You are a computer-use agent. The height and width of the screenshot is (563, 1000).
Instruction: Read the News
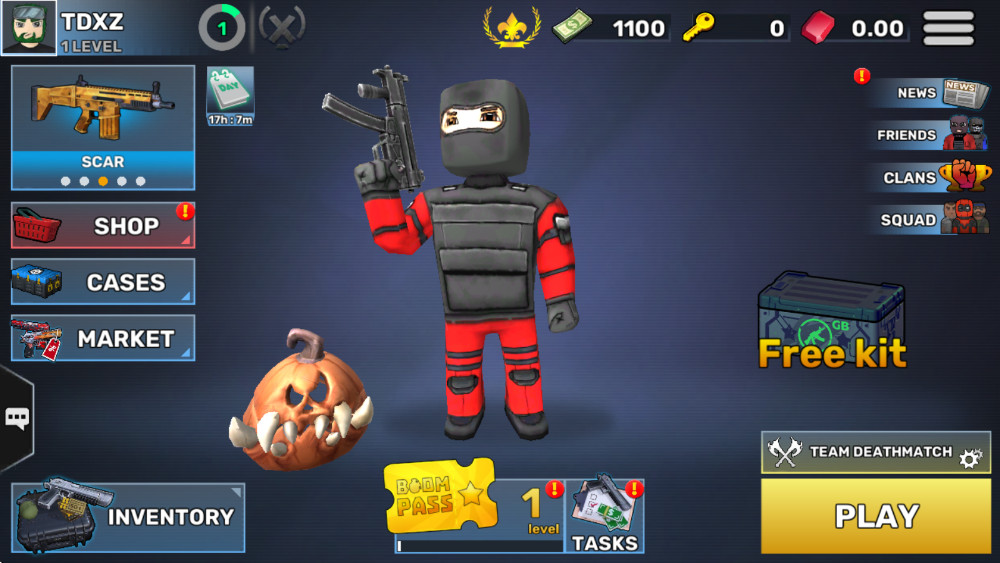pos(928,93)
